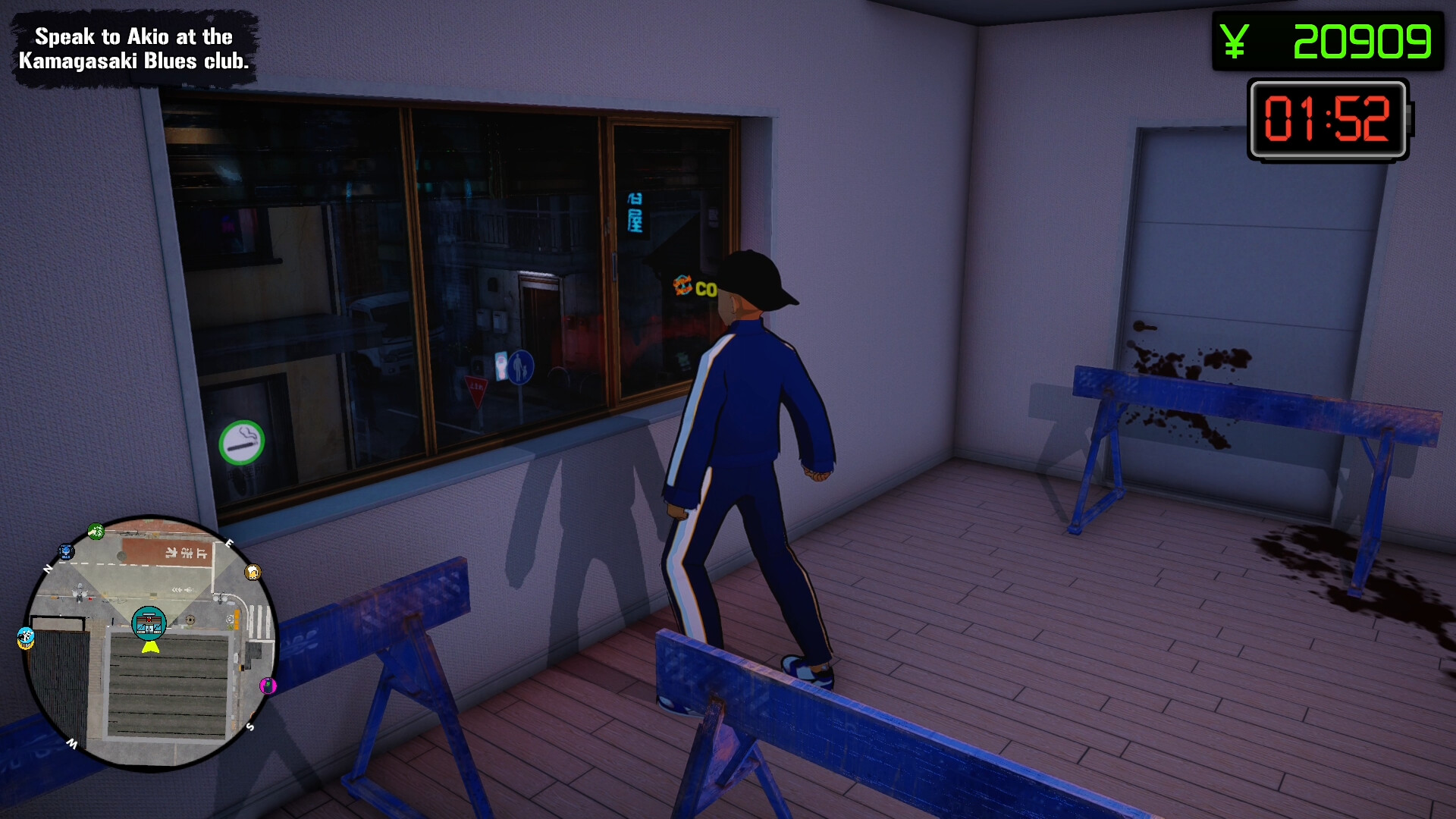The width and height of the screenshot is (1456, 819).
Task: Select the teal storefront marker on the minimap
Action: pos(149,623)
